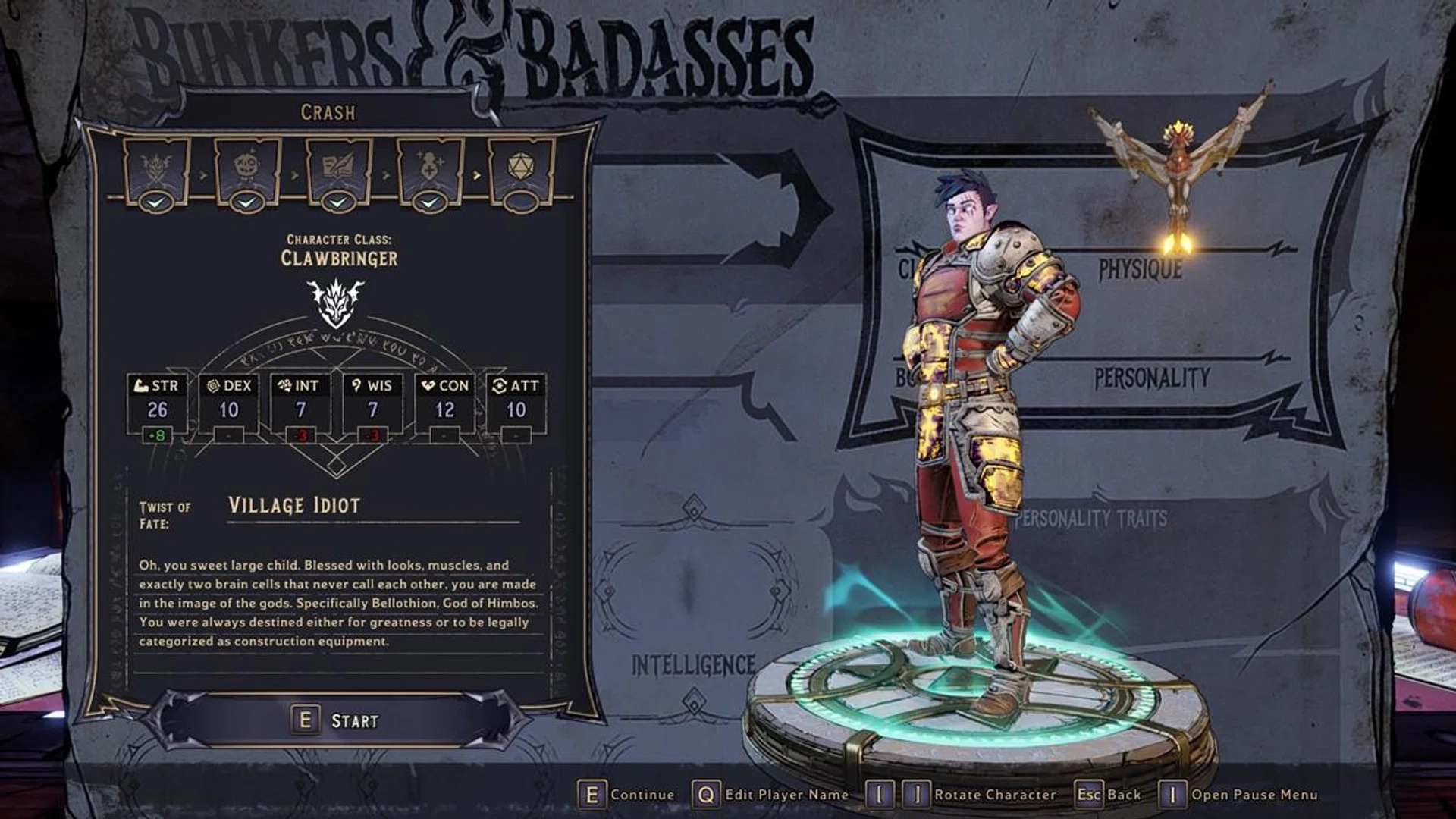The width and height of the screenshot is (1456, 819).
Task: Choose Back in the bottom bar
Action: tap(1109, 795)
